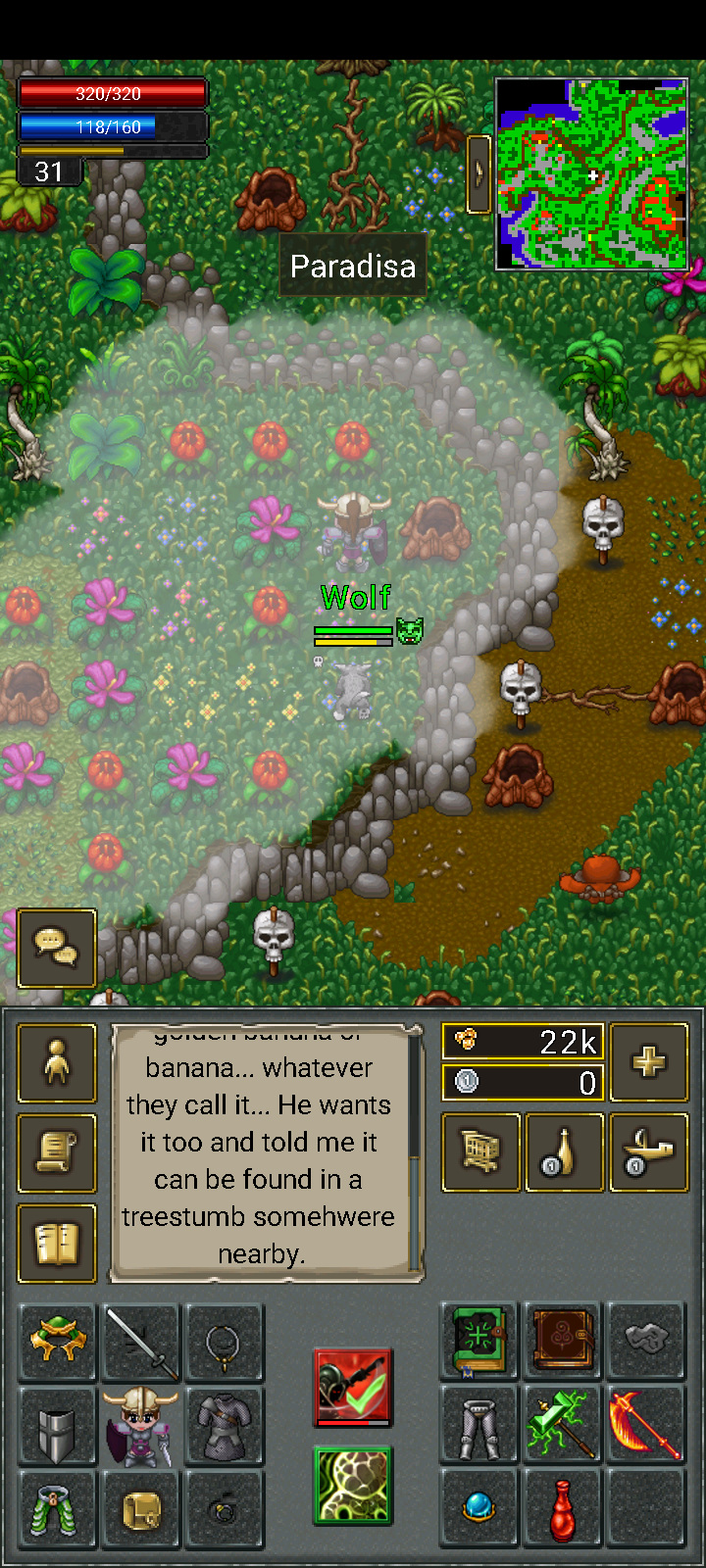Show the quest scroll log
The image size is (706, 1568).
(x=57, y=1153)
